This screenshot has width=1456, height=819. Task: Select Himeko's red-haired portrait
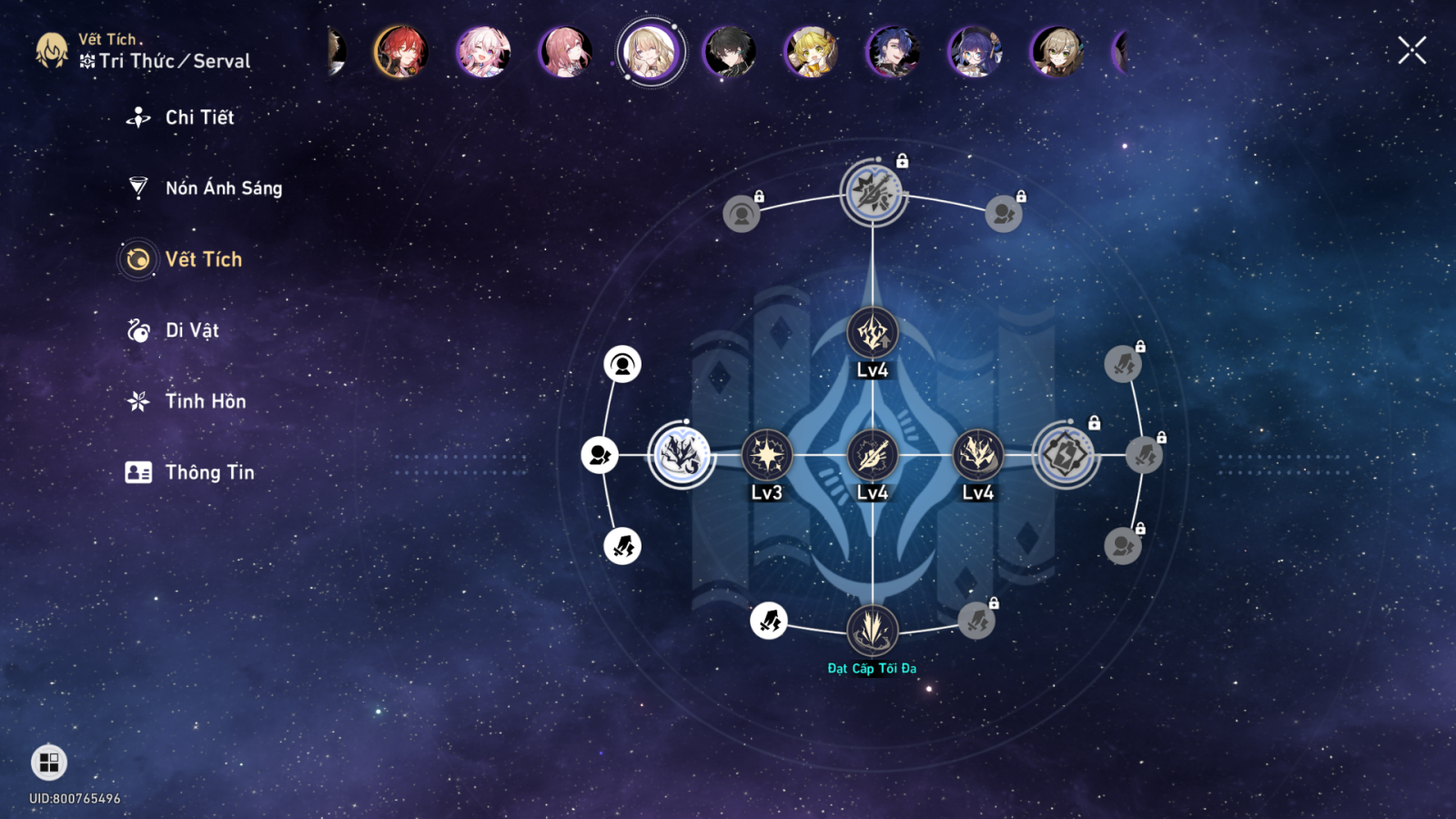click(401, 51)
